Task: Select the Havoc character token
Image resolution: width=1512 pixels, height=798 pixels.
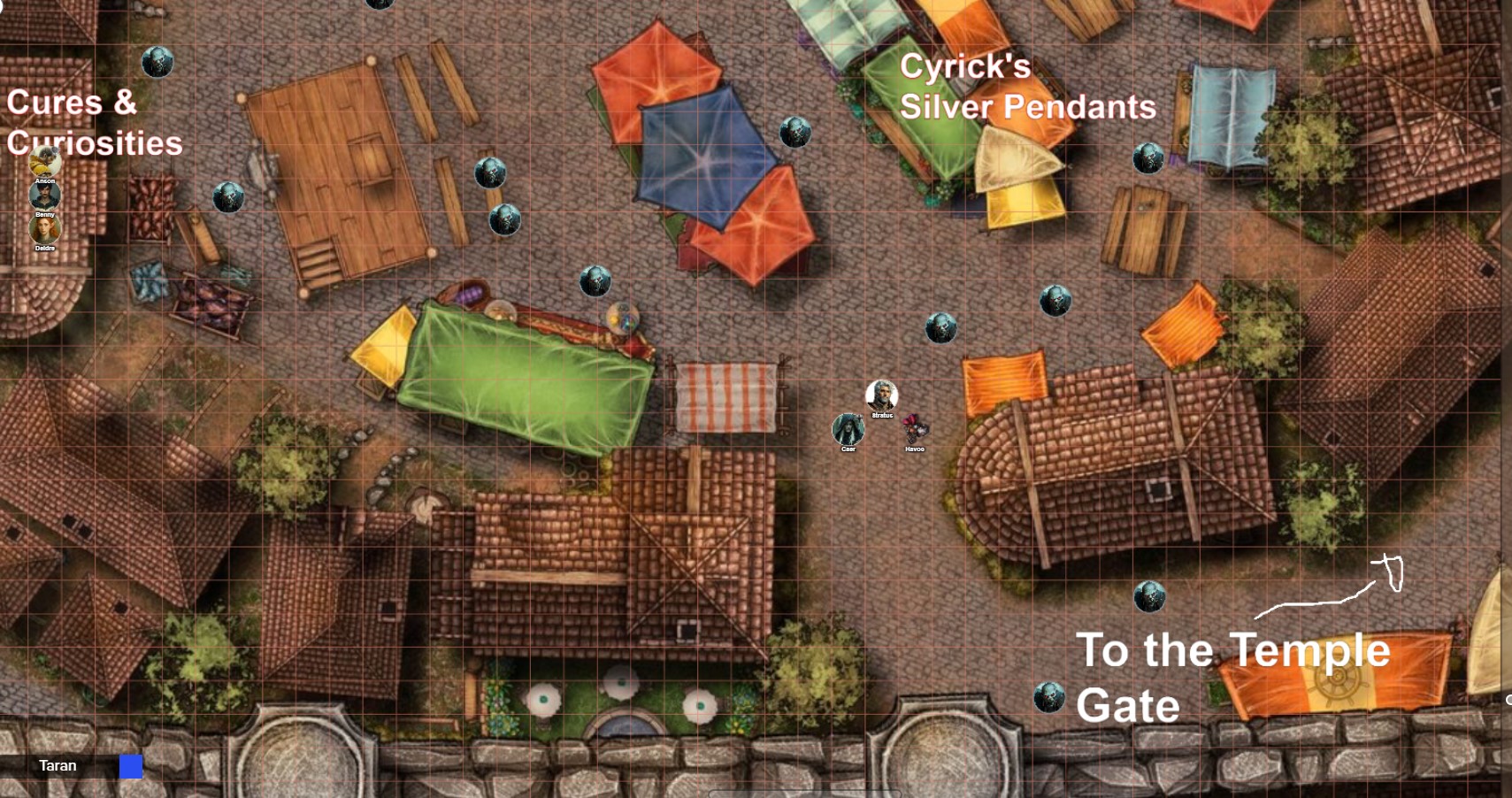Action: pos(915,429)
